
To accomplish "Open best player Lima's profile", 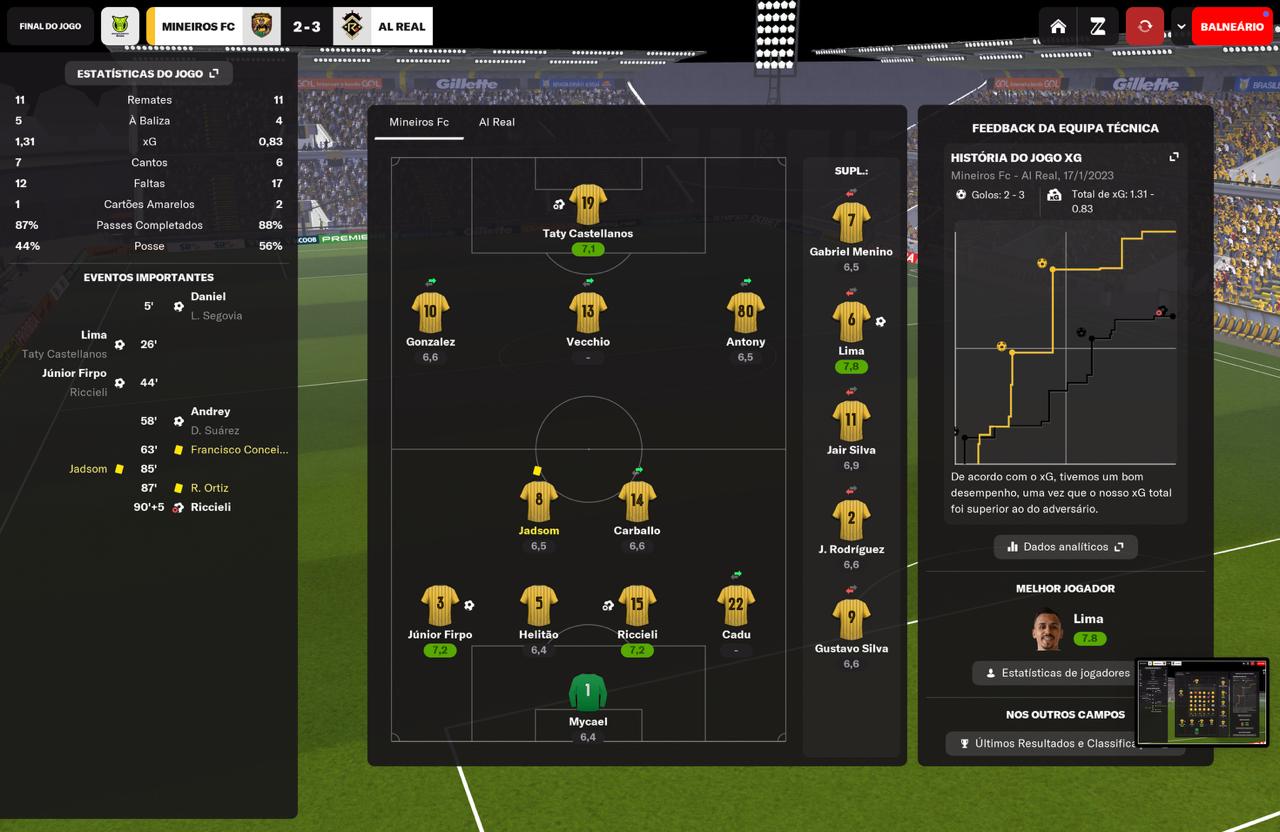I will coord(1048,630).
